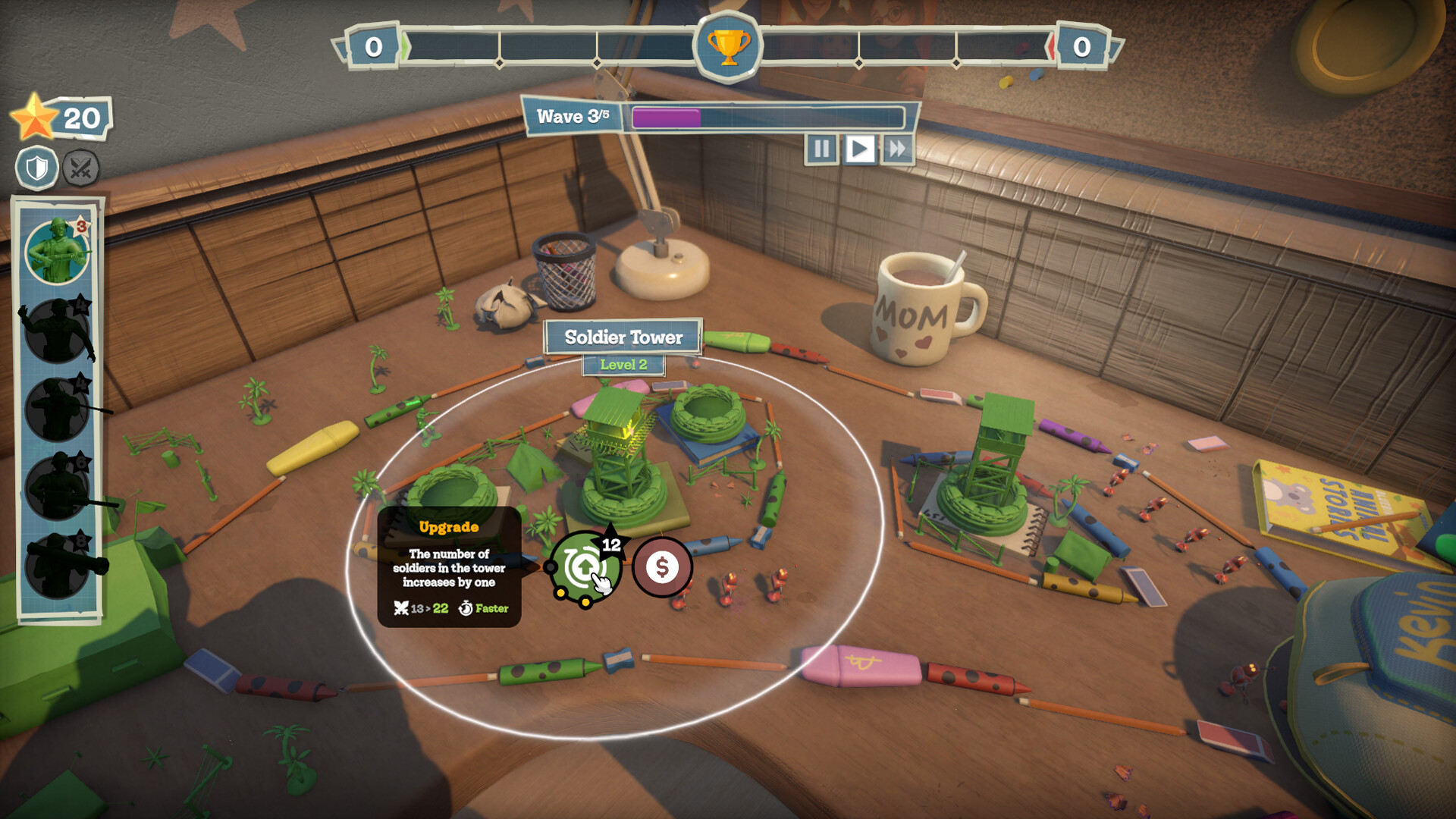Select the locked bazooka soldier unit
Image resolution: width=1456 pixels, height=819 pixels.
[x=58, y=566]
